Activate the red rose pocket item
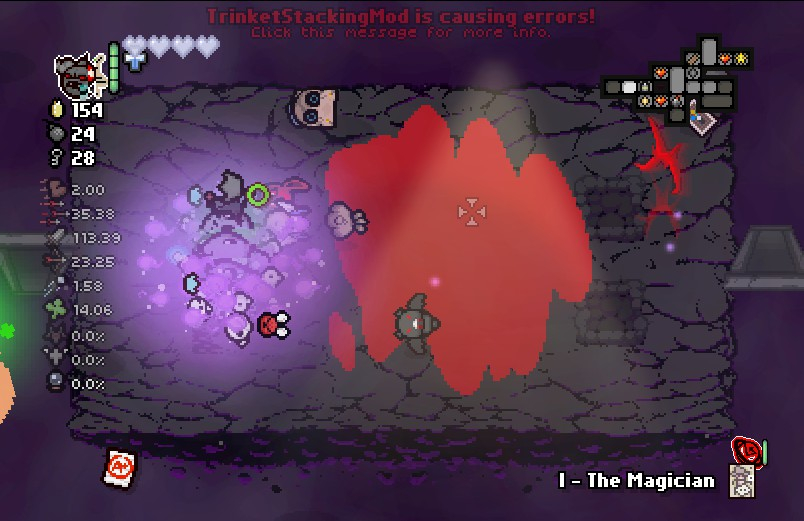The width and height of the screenshot is (804, 521). pos(745,449)
